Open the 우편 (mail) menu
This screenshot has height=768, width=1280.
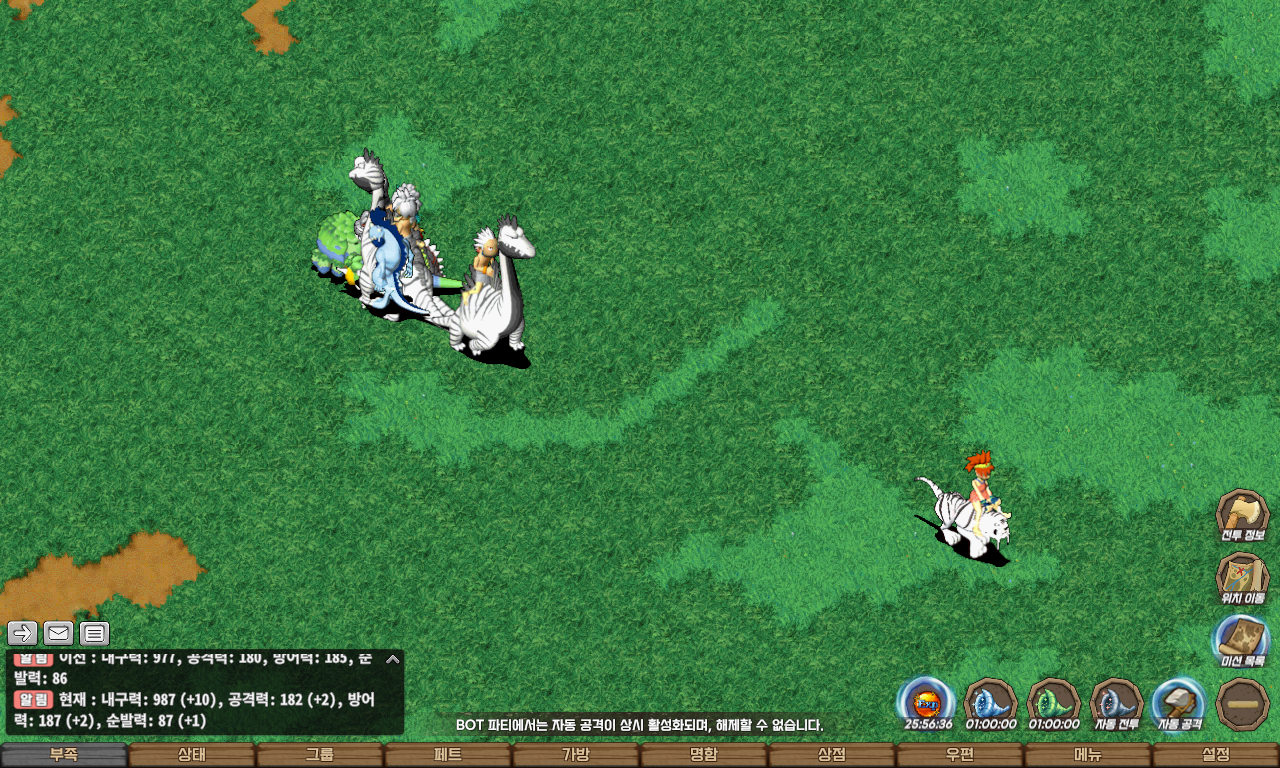click(960, 755)
